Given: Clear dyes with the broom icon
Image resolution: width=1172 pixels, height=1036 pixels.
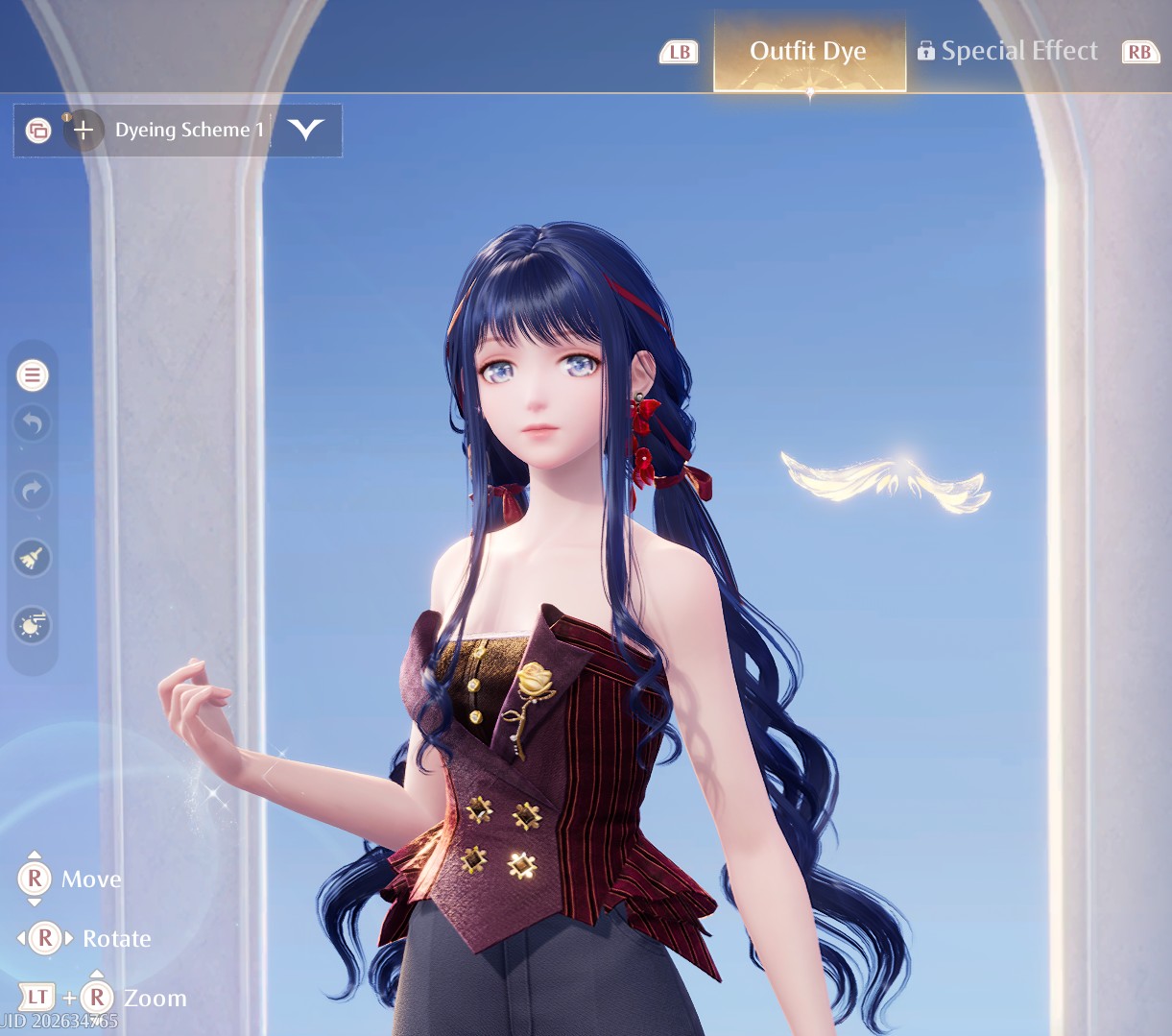Looking at the screenshot, I should [33, 558].
